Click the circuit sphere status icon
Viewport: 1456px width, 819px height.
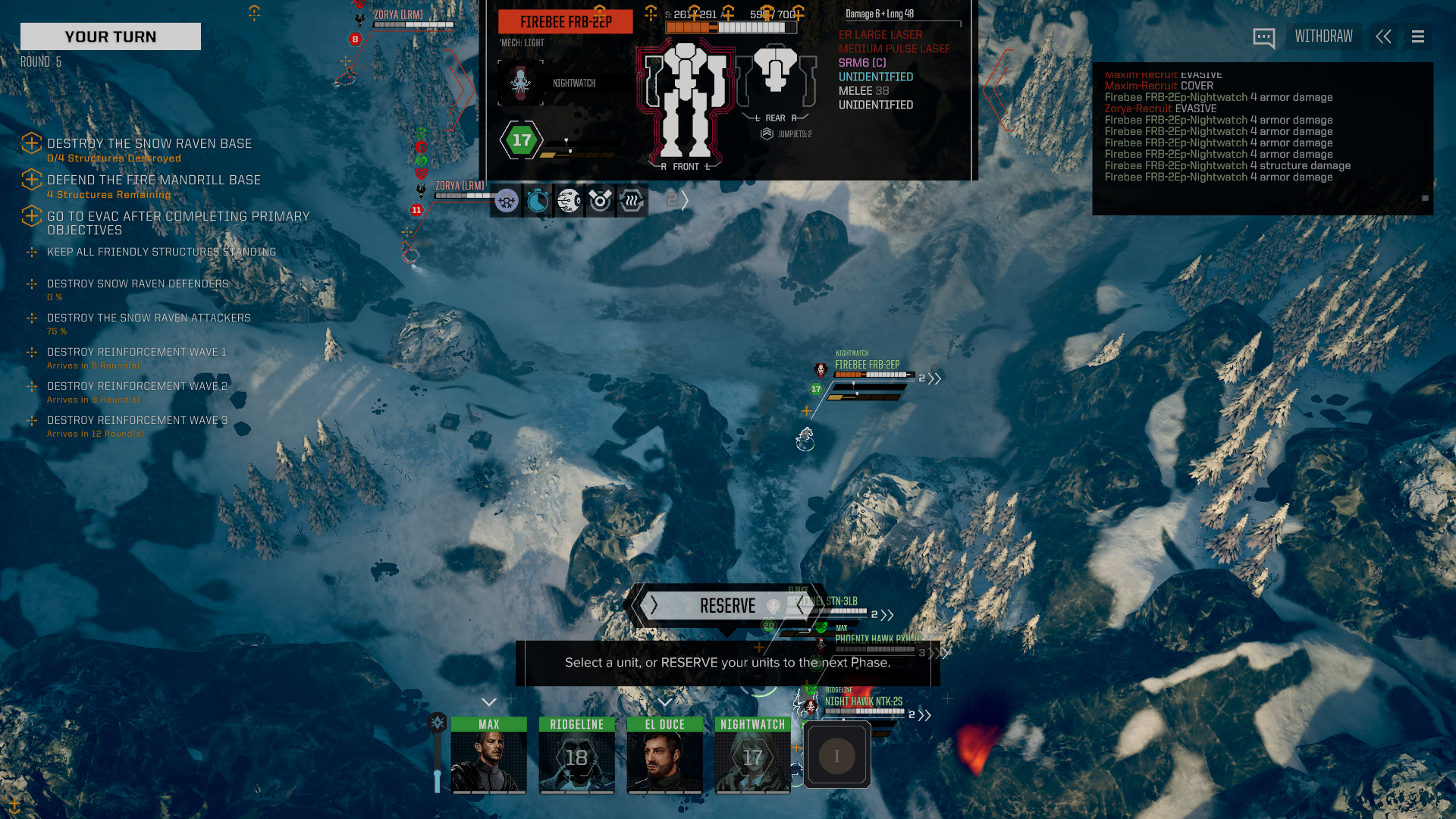[569, 201]
